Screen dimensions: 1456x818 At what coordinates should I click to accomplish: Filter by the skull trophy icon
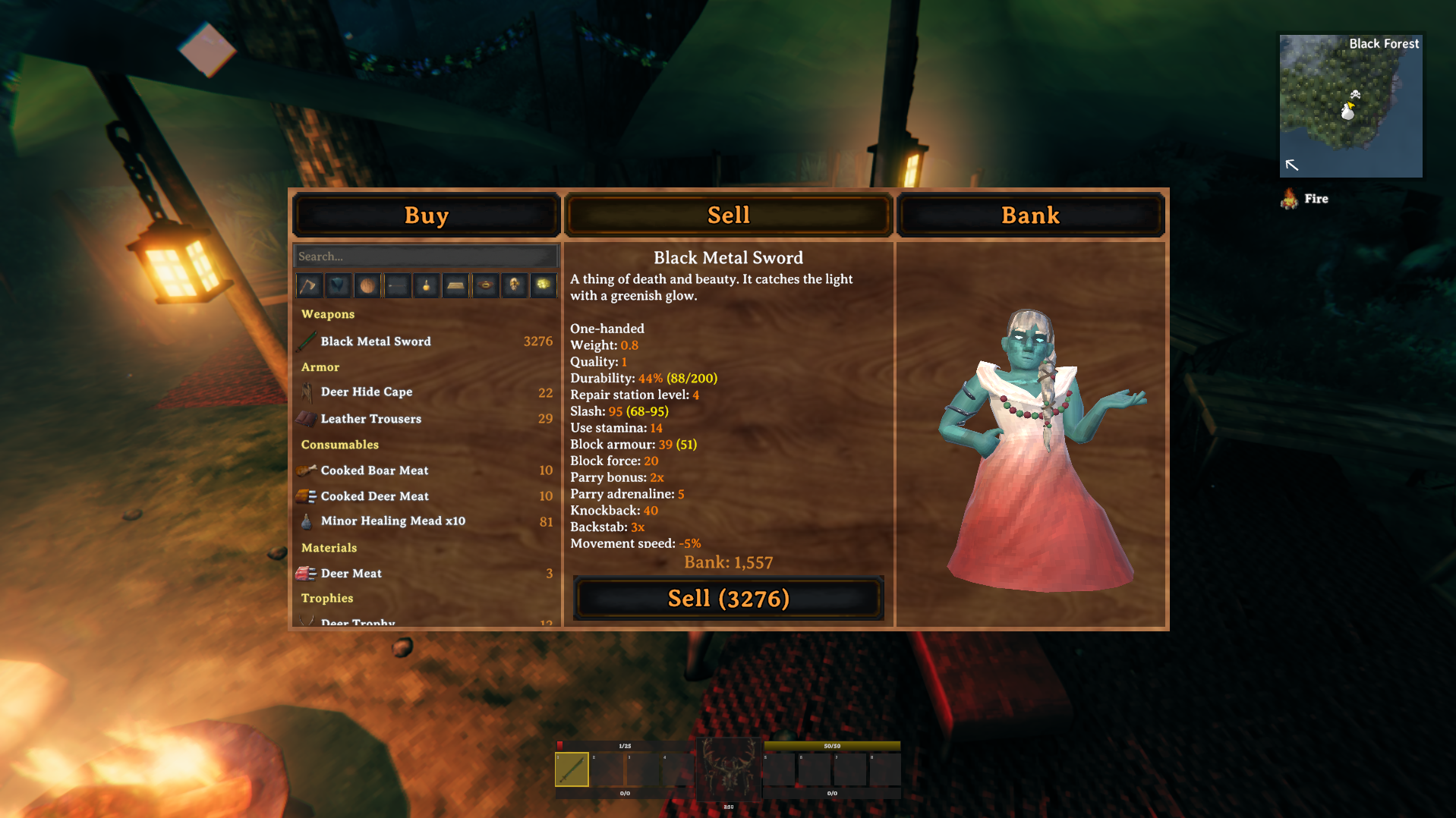click(x=515, y=285)
